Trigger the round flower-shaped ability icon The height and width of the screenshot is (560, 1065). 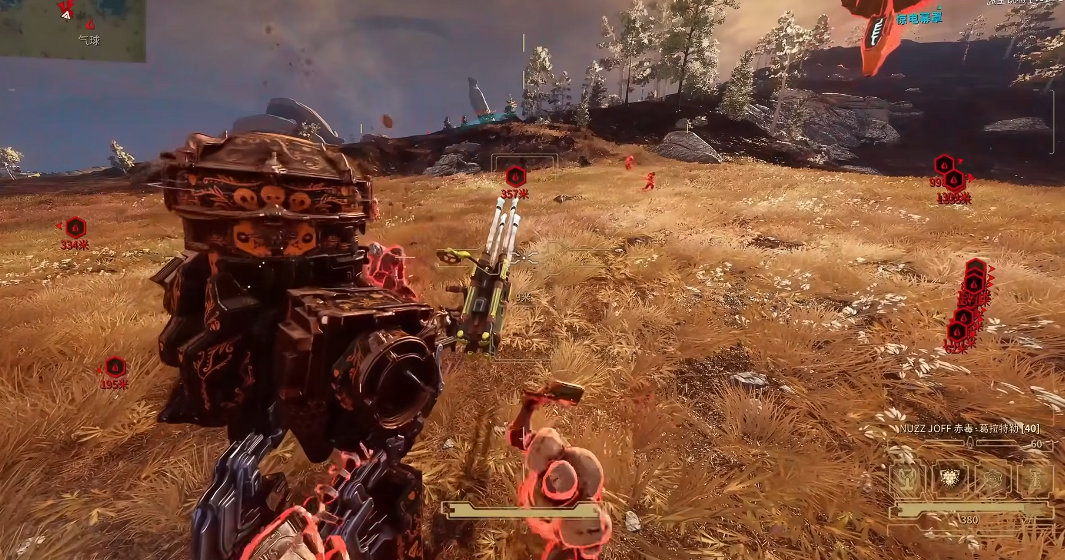[991, 479]
